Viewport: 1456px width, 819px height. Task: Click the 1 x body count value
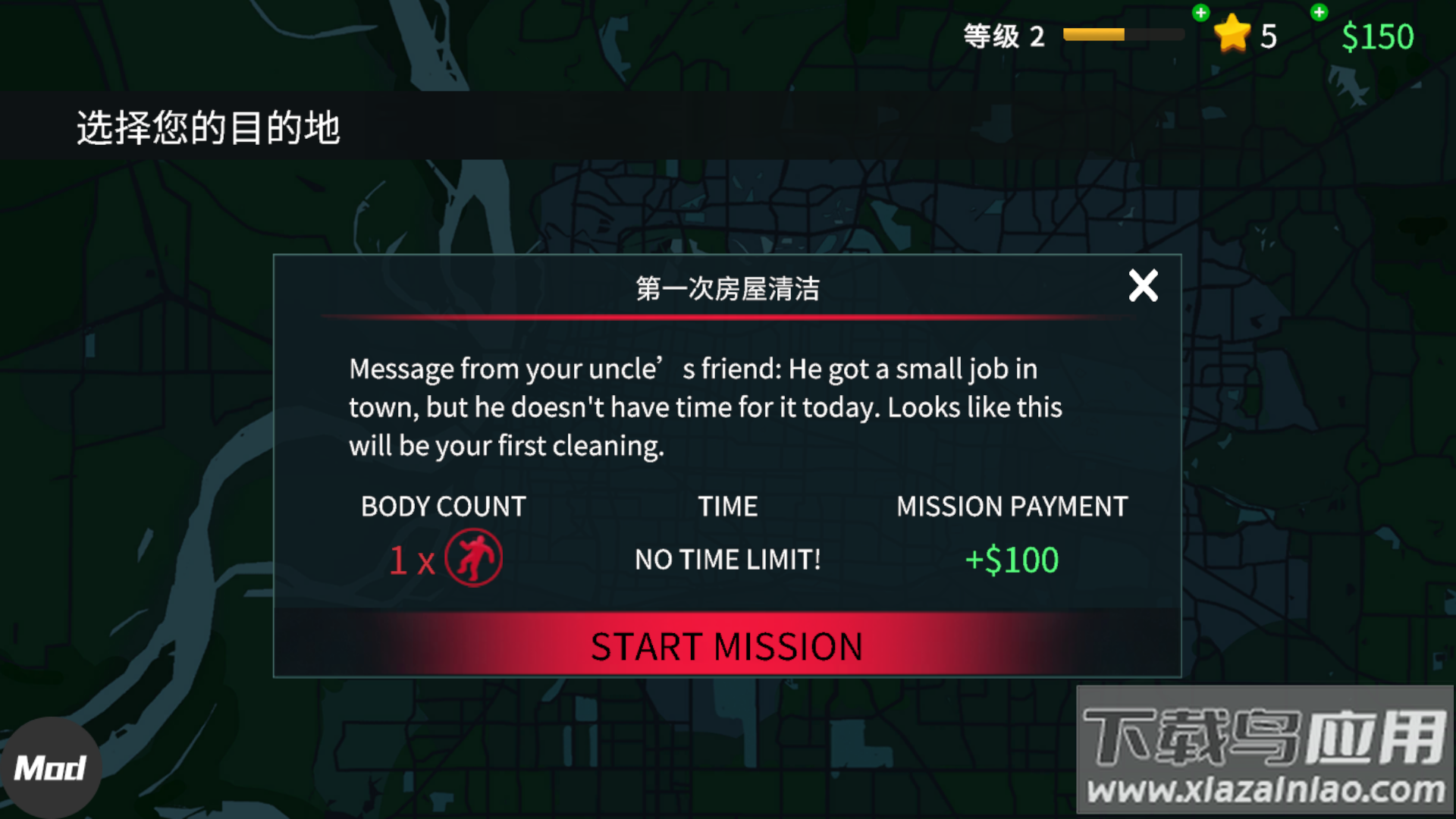coord(412,559)
